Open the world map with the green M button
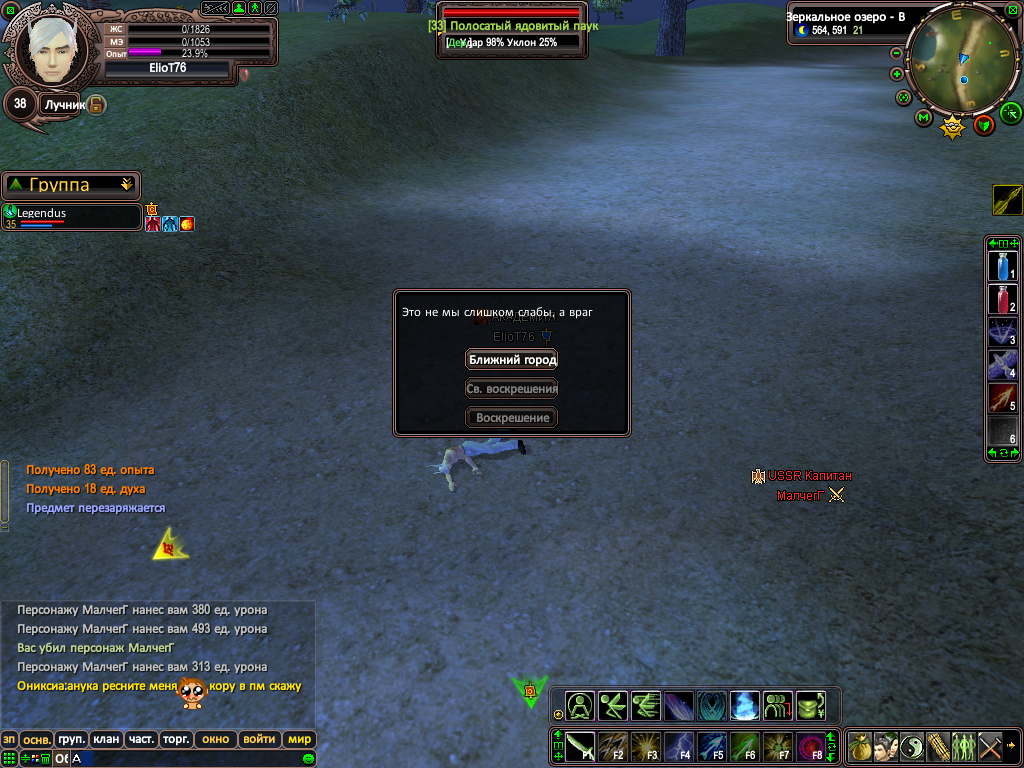 [923, 118]
